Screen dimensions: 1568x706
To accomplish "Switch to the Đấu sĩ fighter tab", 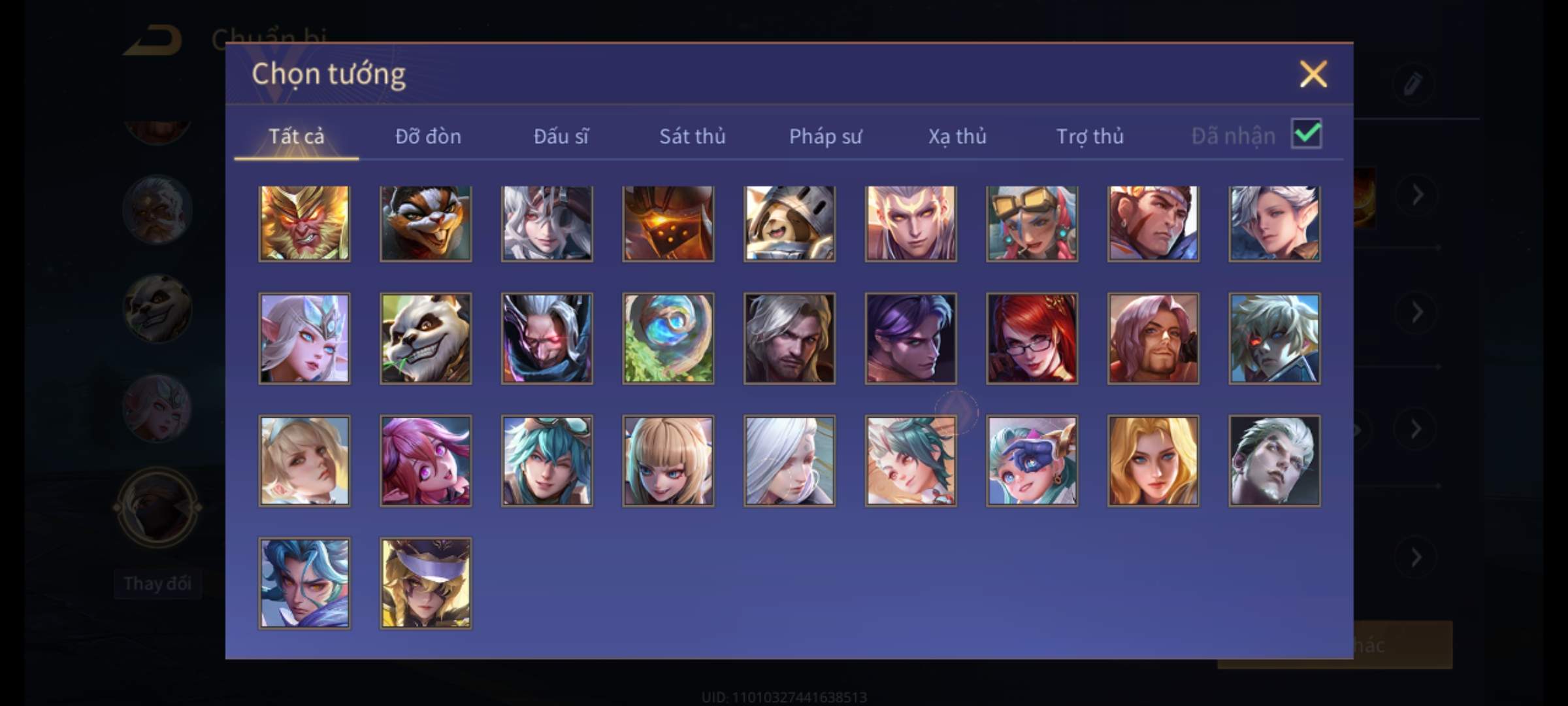I will [561, 136].
